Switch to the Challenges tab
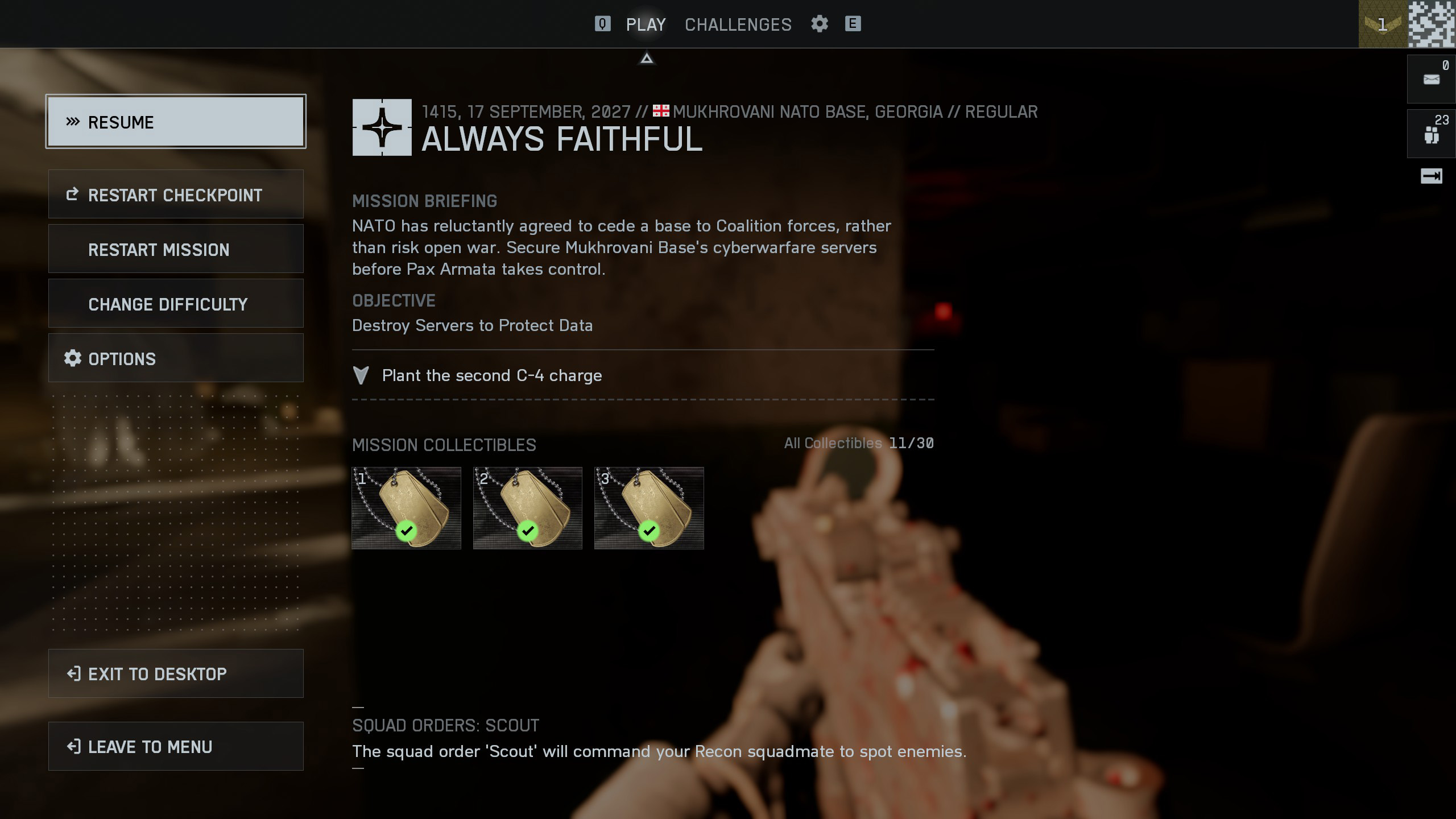This screenshot has width=1456, height=819. pos(738,24)
